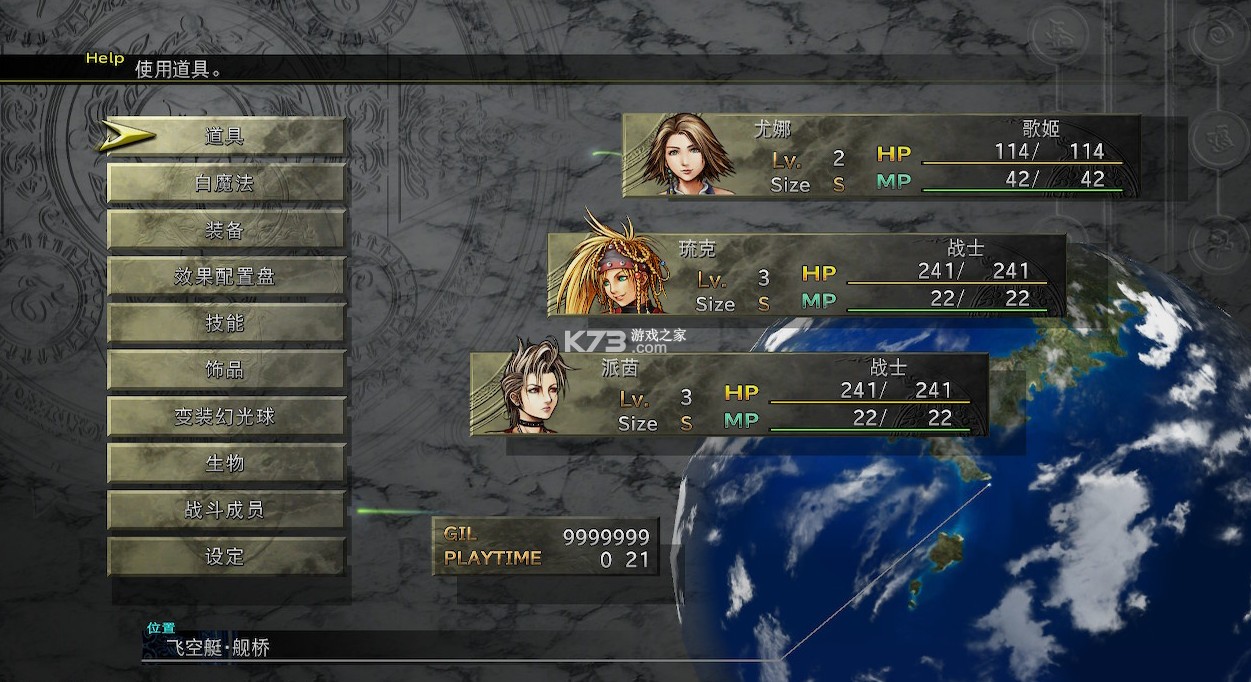Open the 设定 config menu
Screen dimensions: 1251x682
[225, 557]
